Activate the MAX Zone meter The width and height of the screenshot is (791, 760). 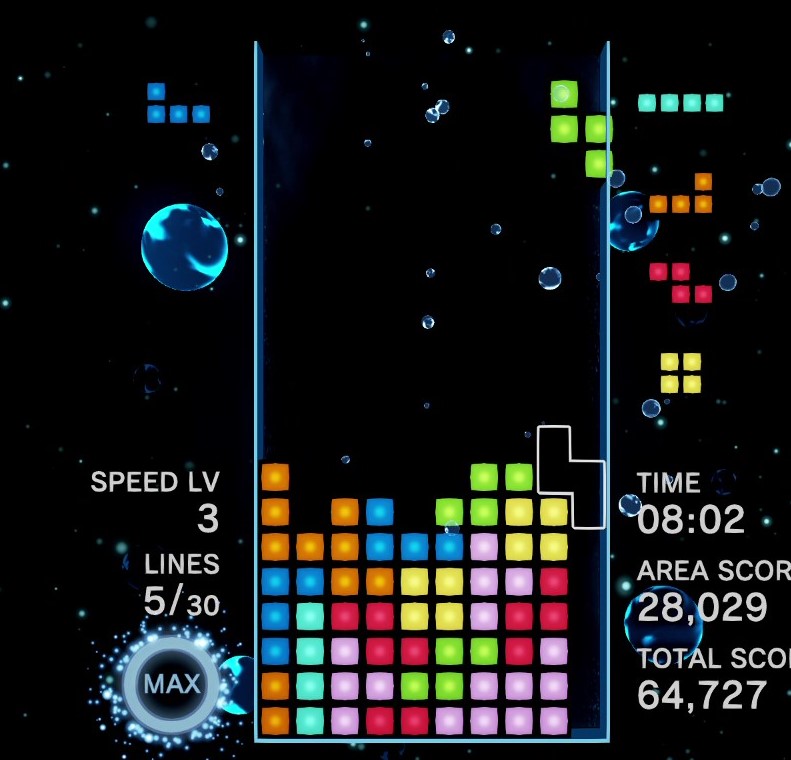(171, 685)
